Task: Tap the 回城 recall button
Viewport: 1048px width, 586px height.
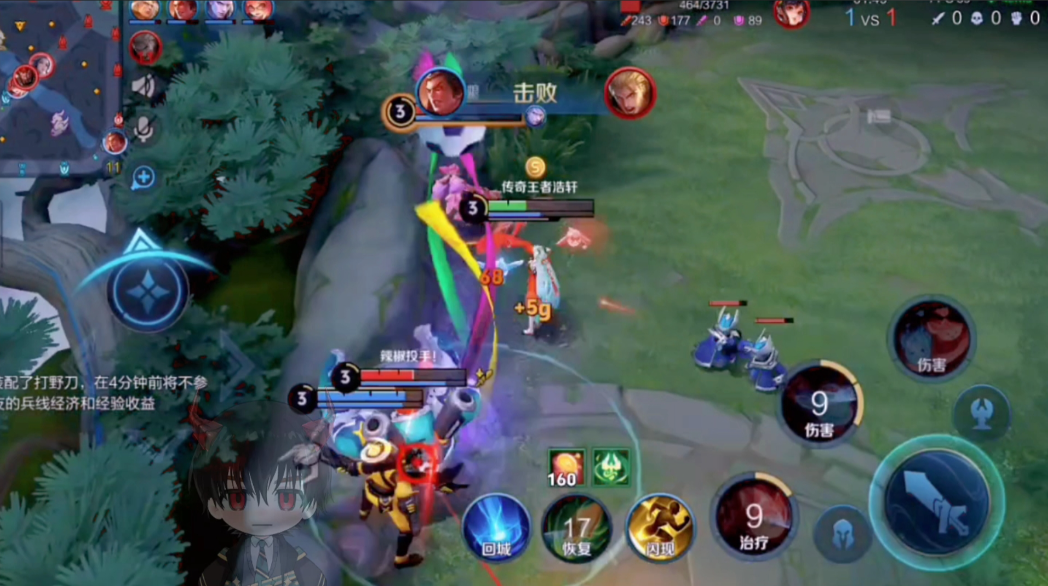Action: (x=496, y=524)
